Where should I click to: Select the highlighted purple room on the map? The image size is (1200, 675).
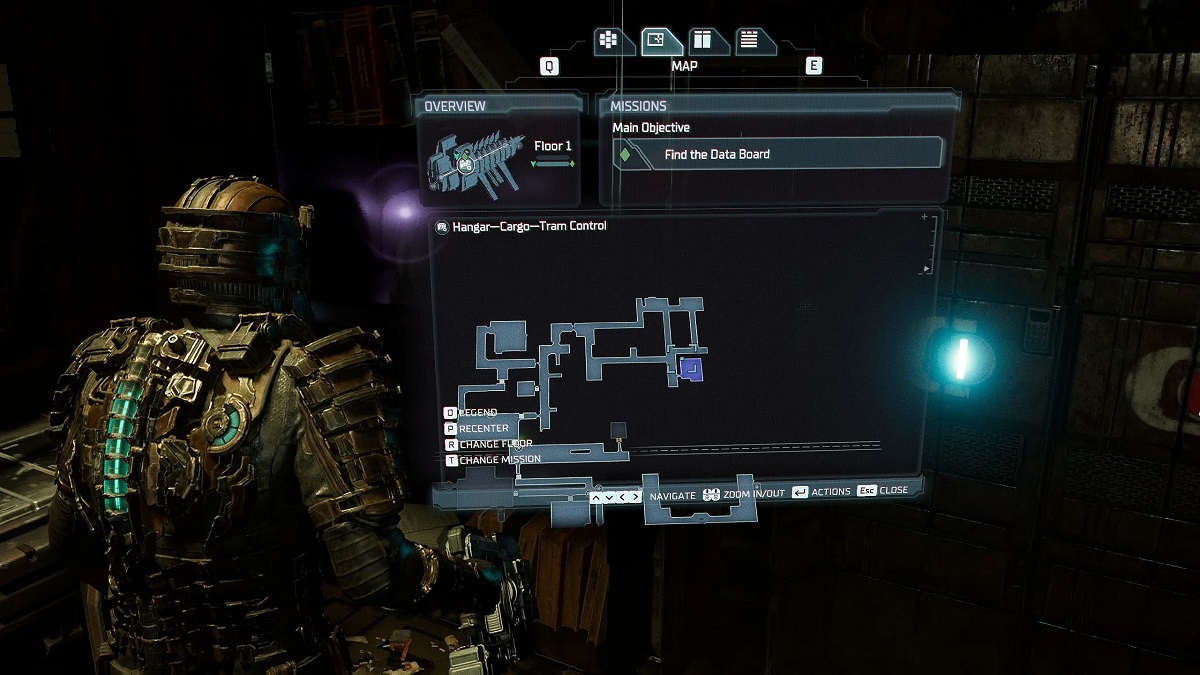(x=690, y=370)
